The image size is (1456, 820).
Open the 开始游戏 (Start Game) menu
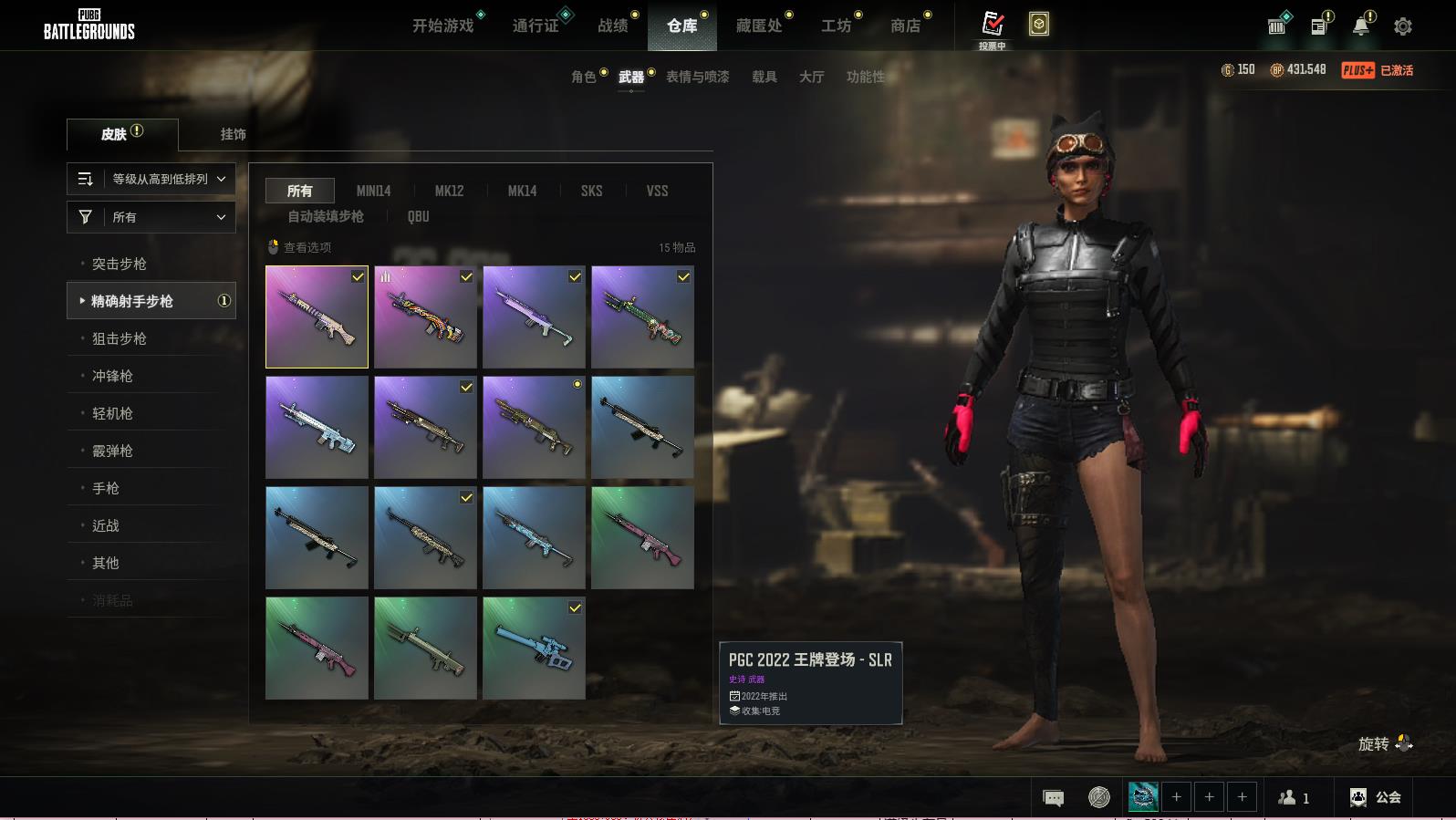tap(443, 26)
